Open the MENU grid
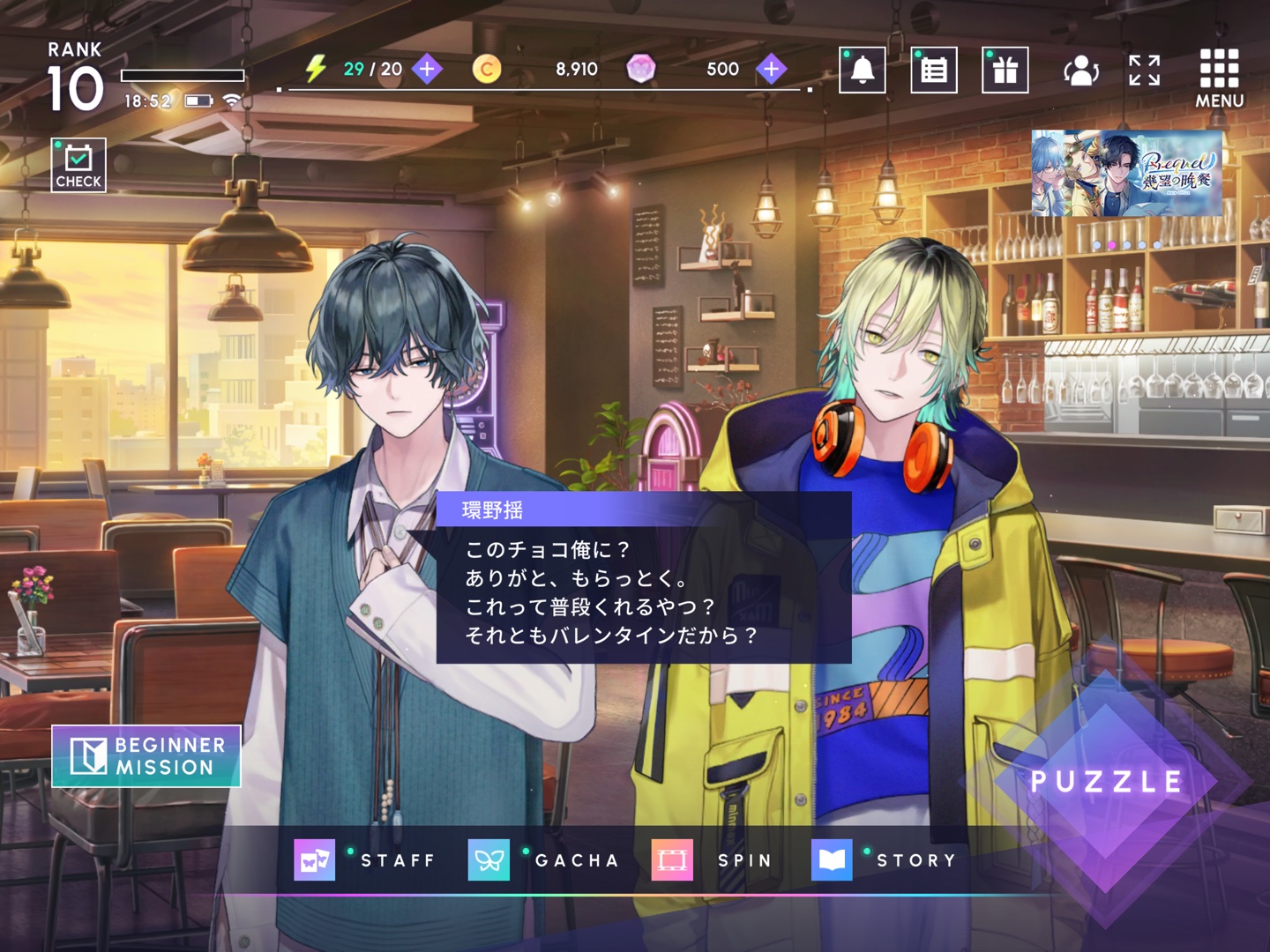1270x952 pixels. (x=1219, y=78)
